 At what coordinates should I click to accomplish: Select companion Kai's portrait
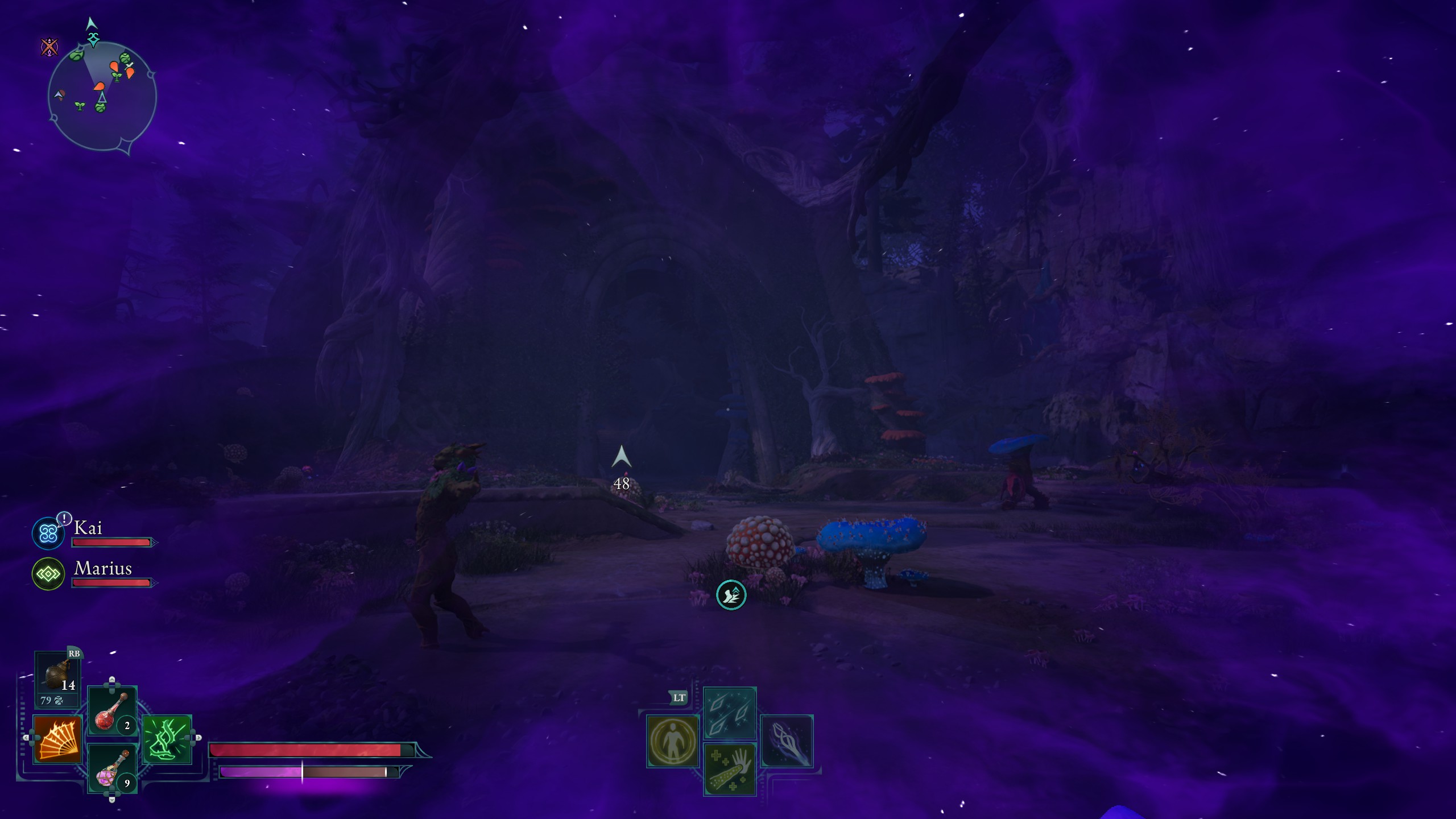(48, 533)
